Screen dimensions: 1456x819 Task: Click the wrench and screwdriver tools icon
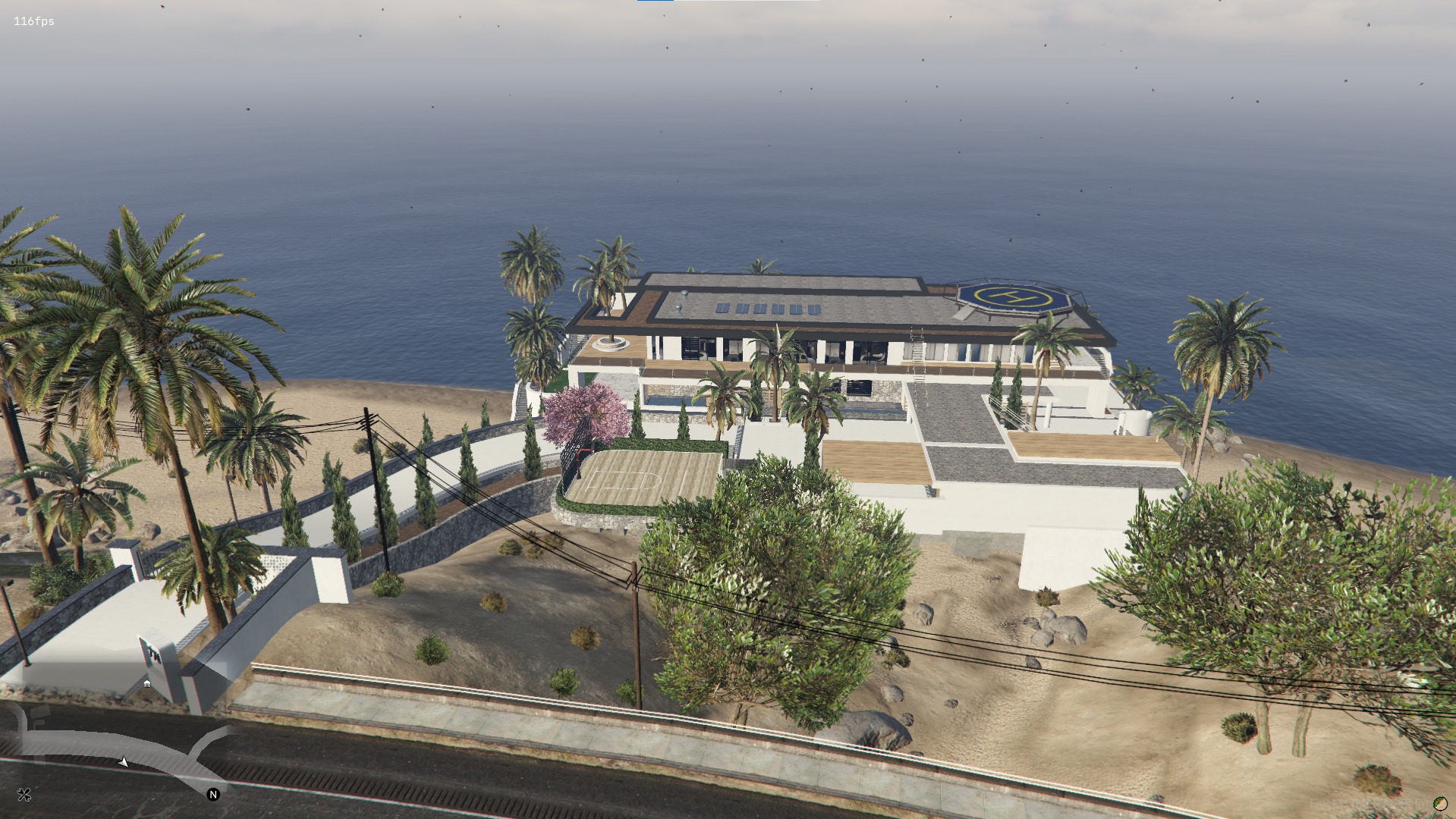coord(24,795)
